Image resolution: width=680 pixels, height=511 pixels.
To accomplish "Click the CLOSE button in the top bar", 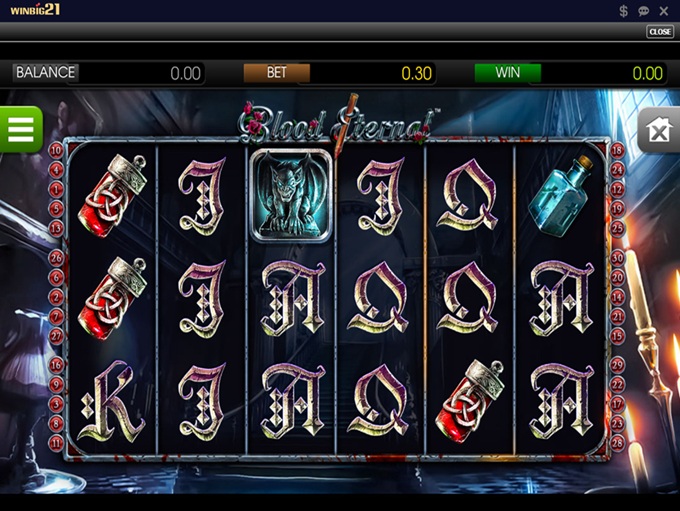I will [x=660, y=32].
